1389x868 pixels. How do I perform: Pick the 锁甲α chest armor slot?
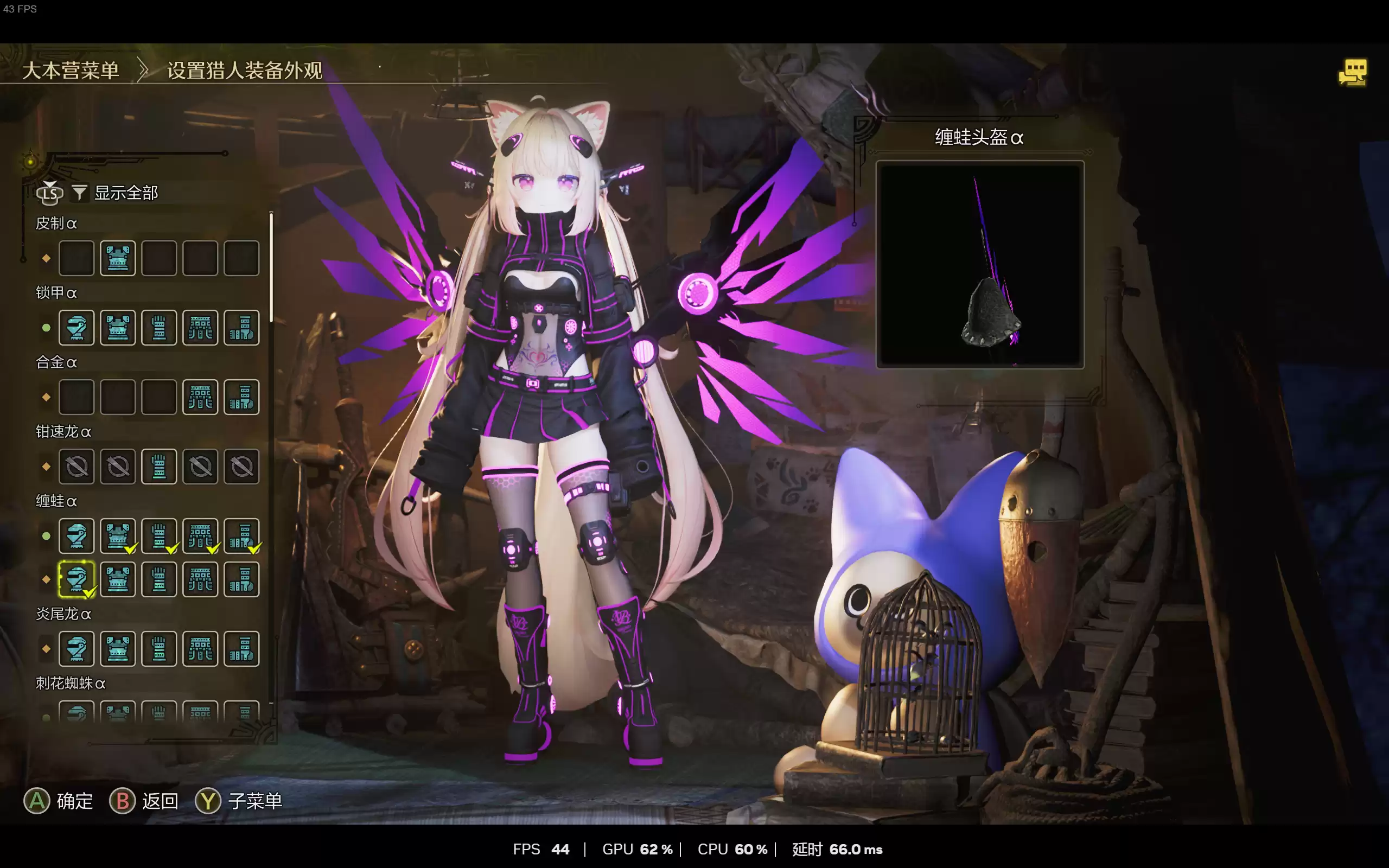pos(118,328)
